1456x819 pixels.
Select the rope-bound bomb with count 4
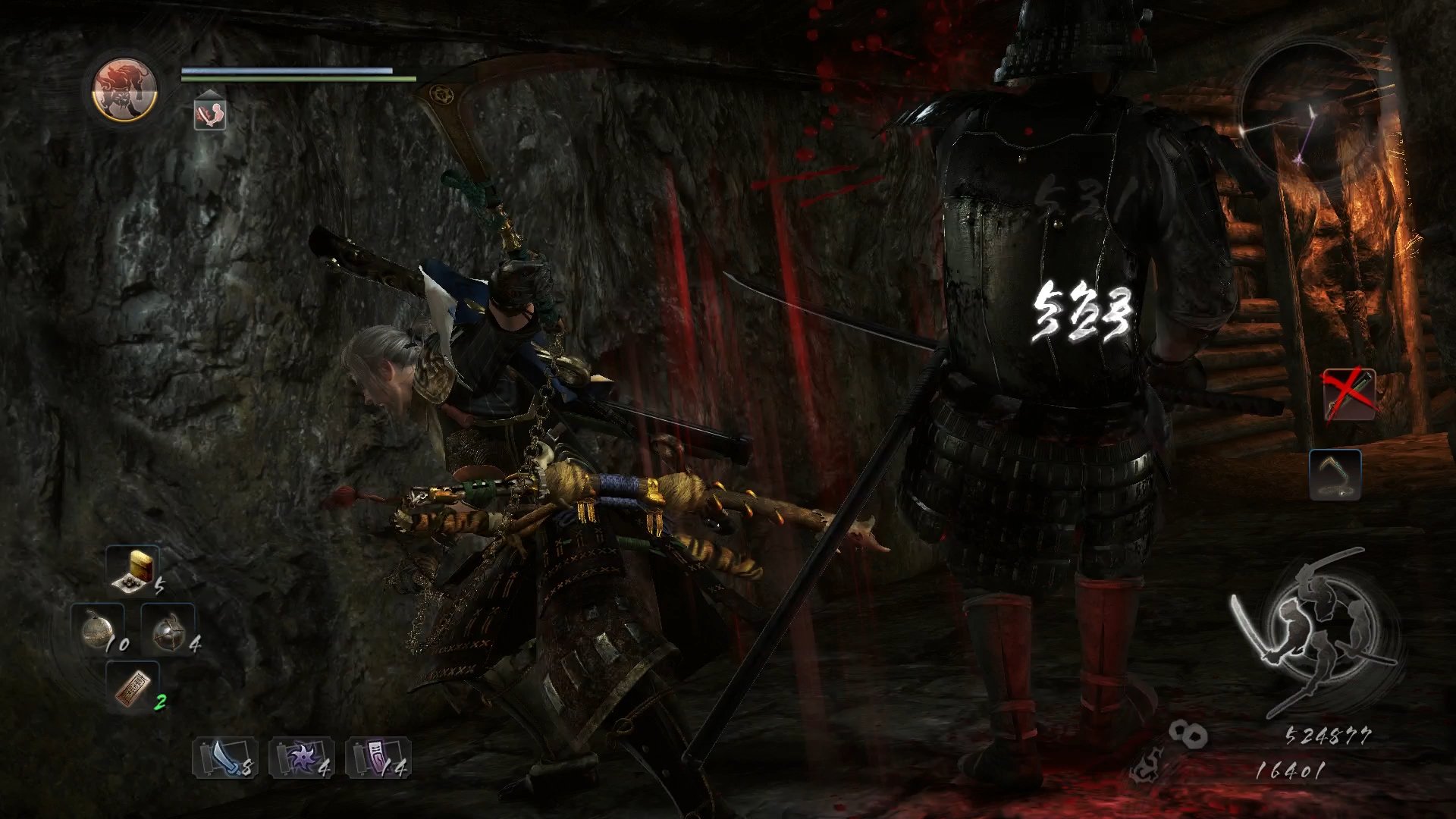click(168, 629)
